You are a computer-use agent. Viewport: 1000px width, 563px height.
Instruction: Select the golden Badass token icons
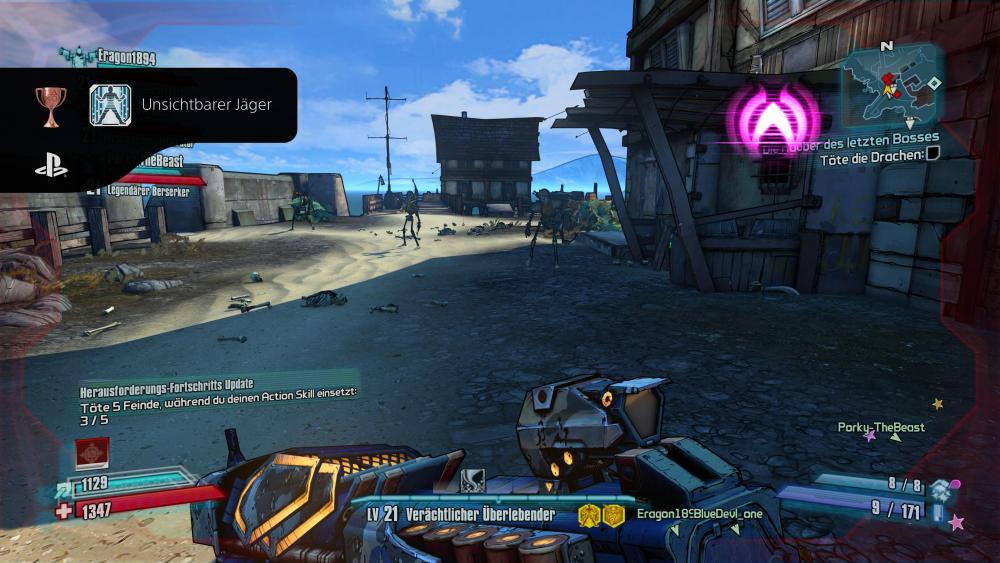600,515
